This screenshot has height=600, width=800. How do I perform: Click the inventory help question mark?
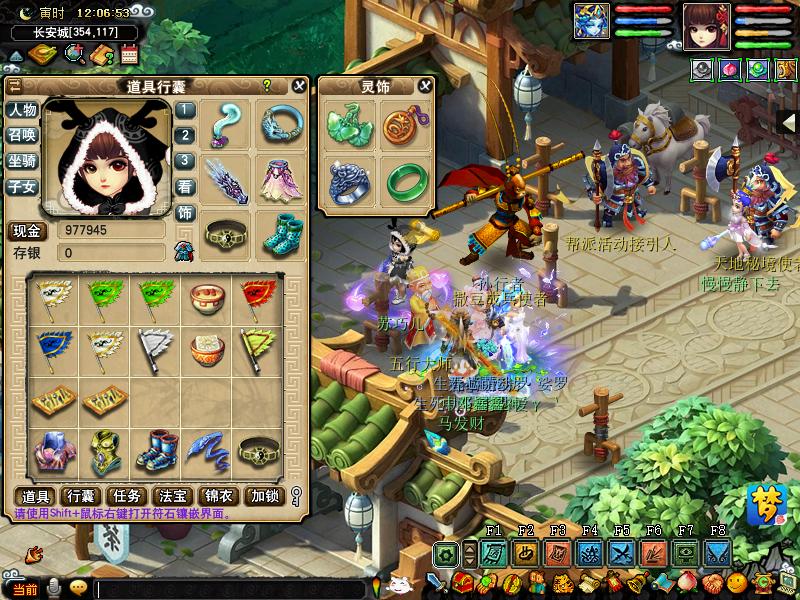click(x=267, y=86)
